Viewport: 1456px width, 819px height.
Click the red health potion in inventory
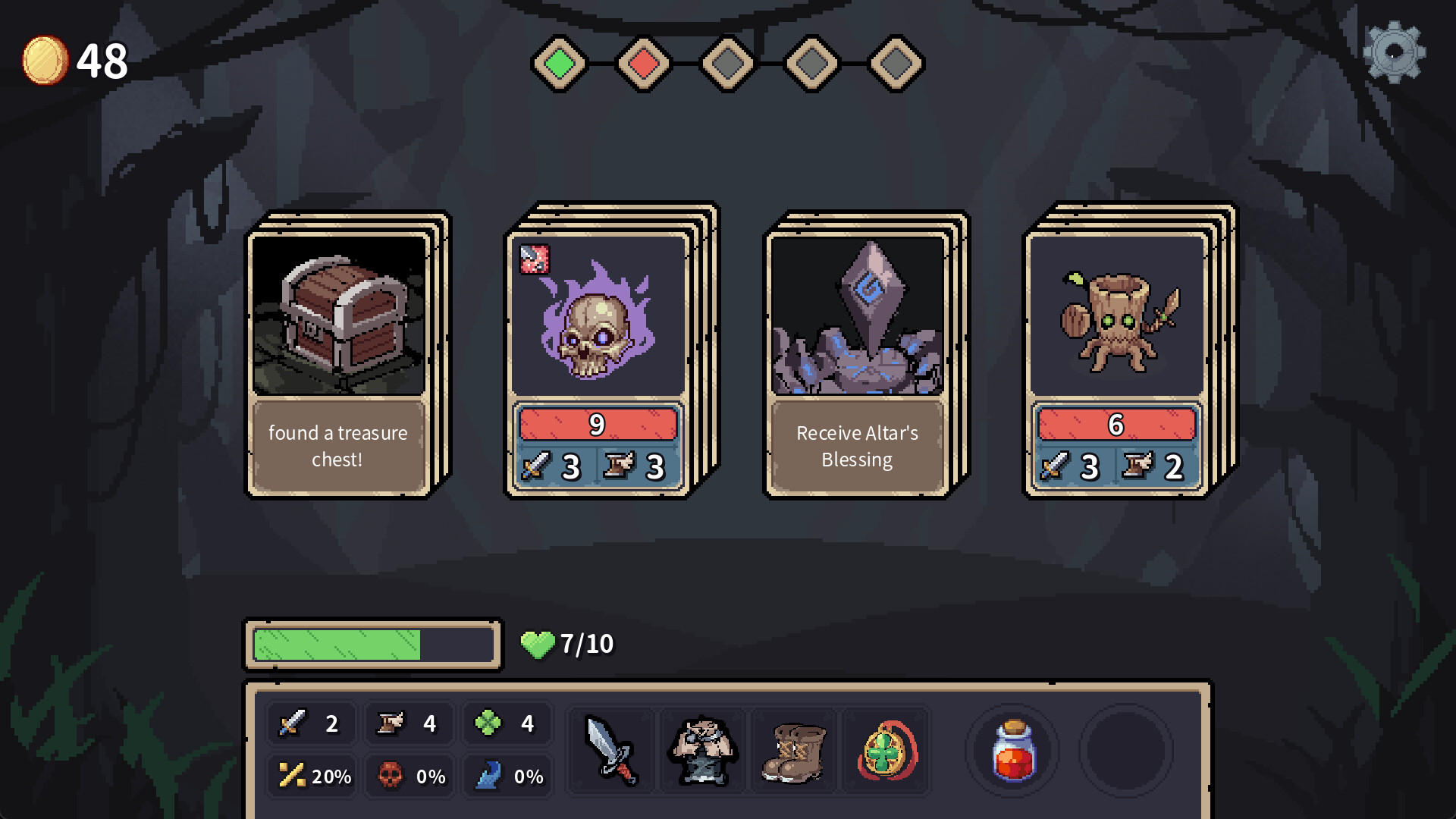tap(1014, 751)
